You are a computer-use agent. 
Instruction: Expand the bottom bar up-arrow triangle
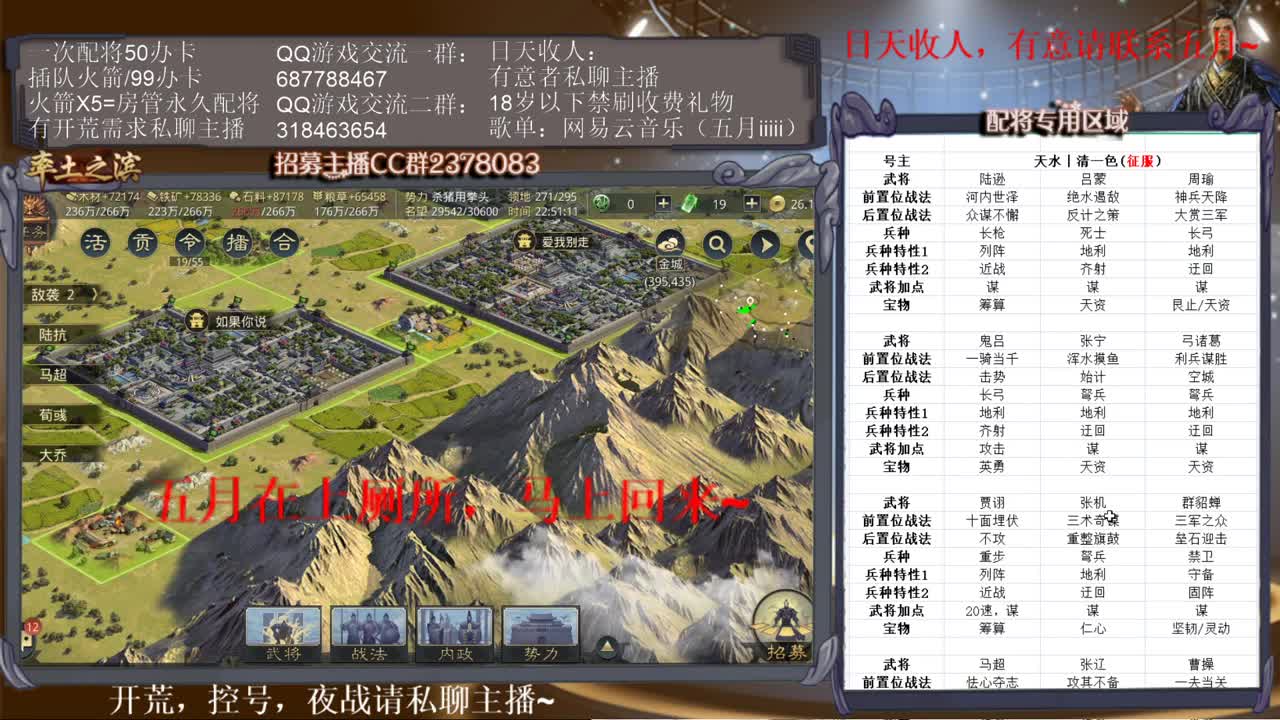pos(608,645)
